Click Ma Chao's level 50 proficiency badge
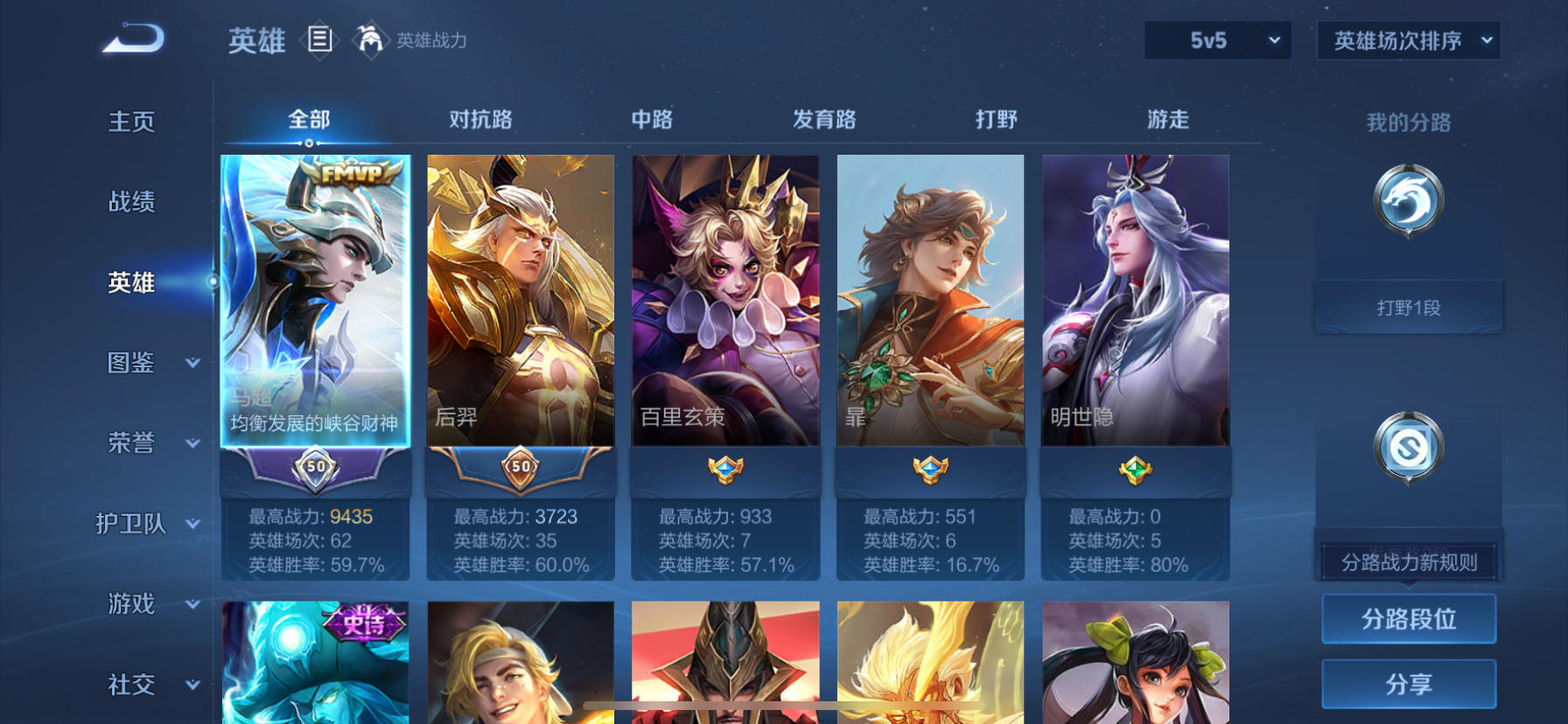 pos(315,468)
